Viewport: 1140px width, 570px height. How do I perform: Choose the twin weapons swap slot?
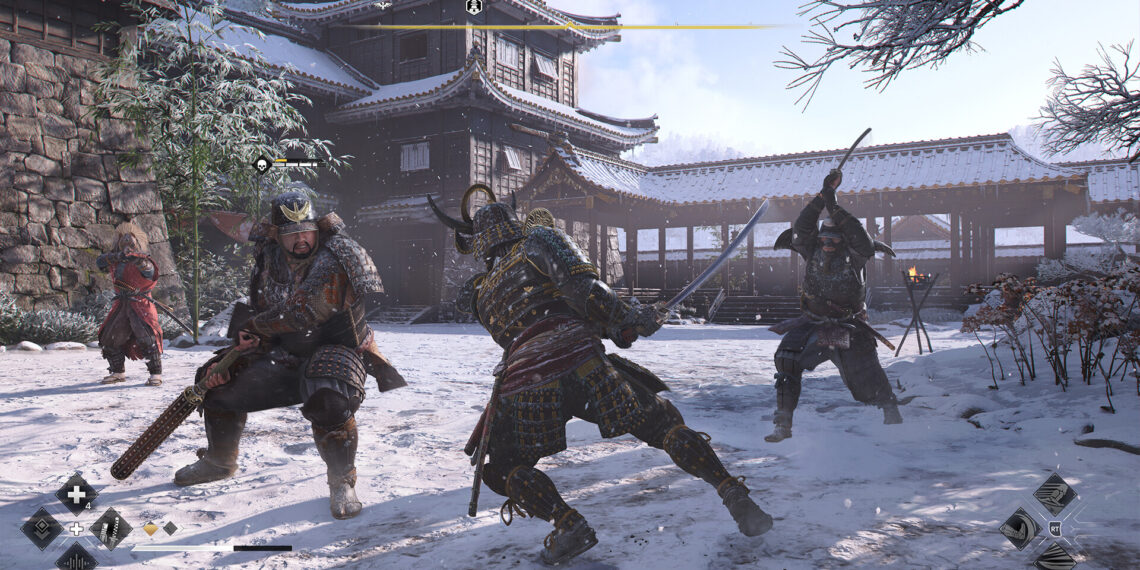(x=110, y=528)
